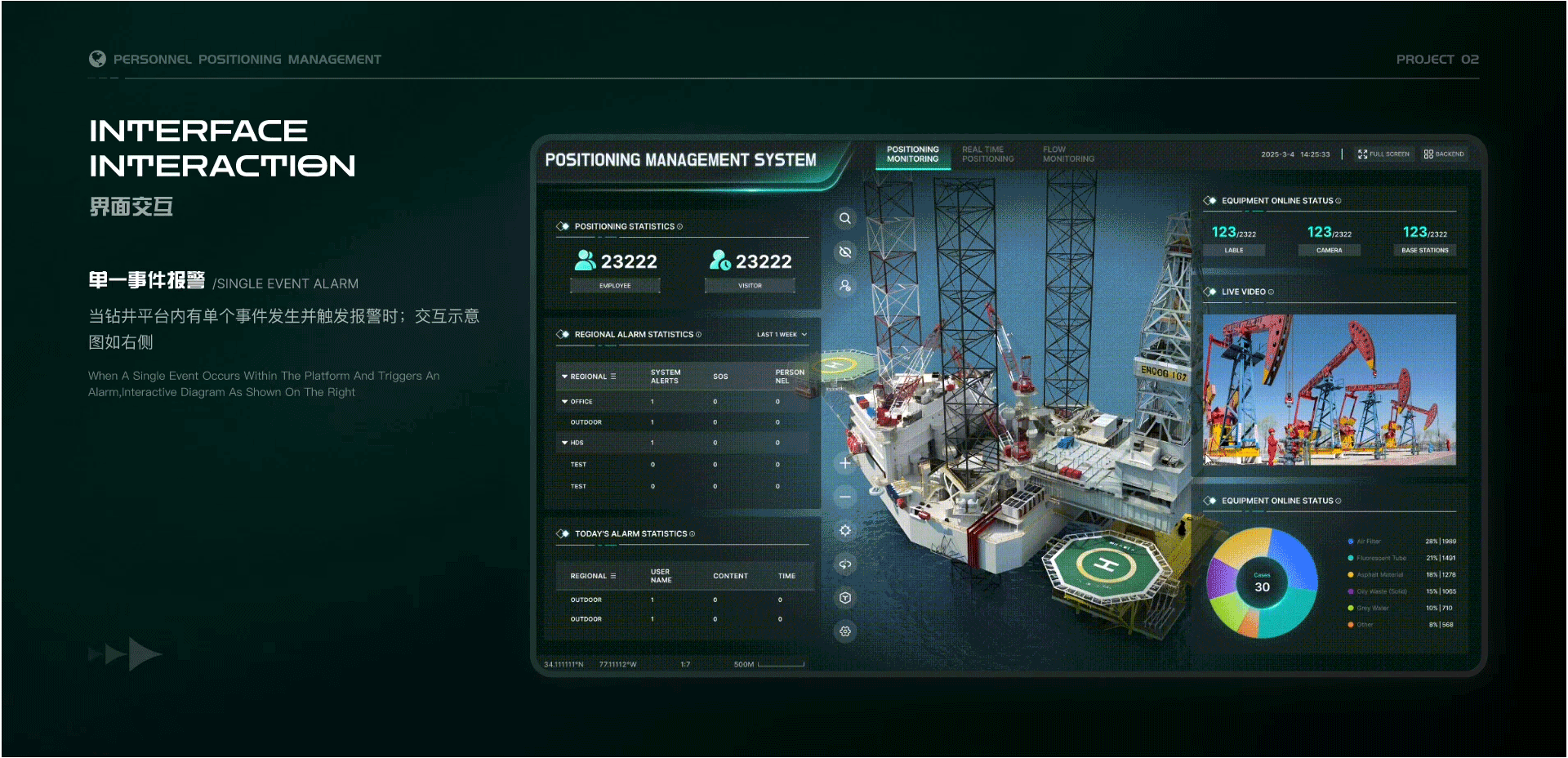Collapse the OFFICE alarm row
Screen dimensions: 1568x758
(x=566, y=401)
